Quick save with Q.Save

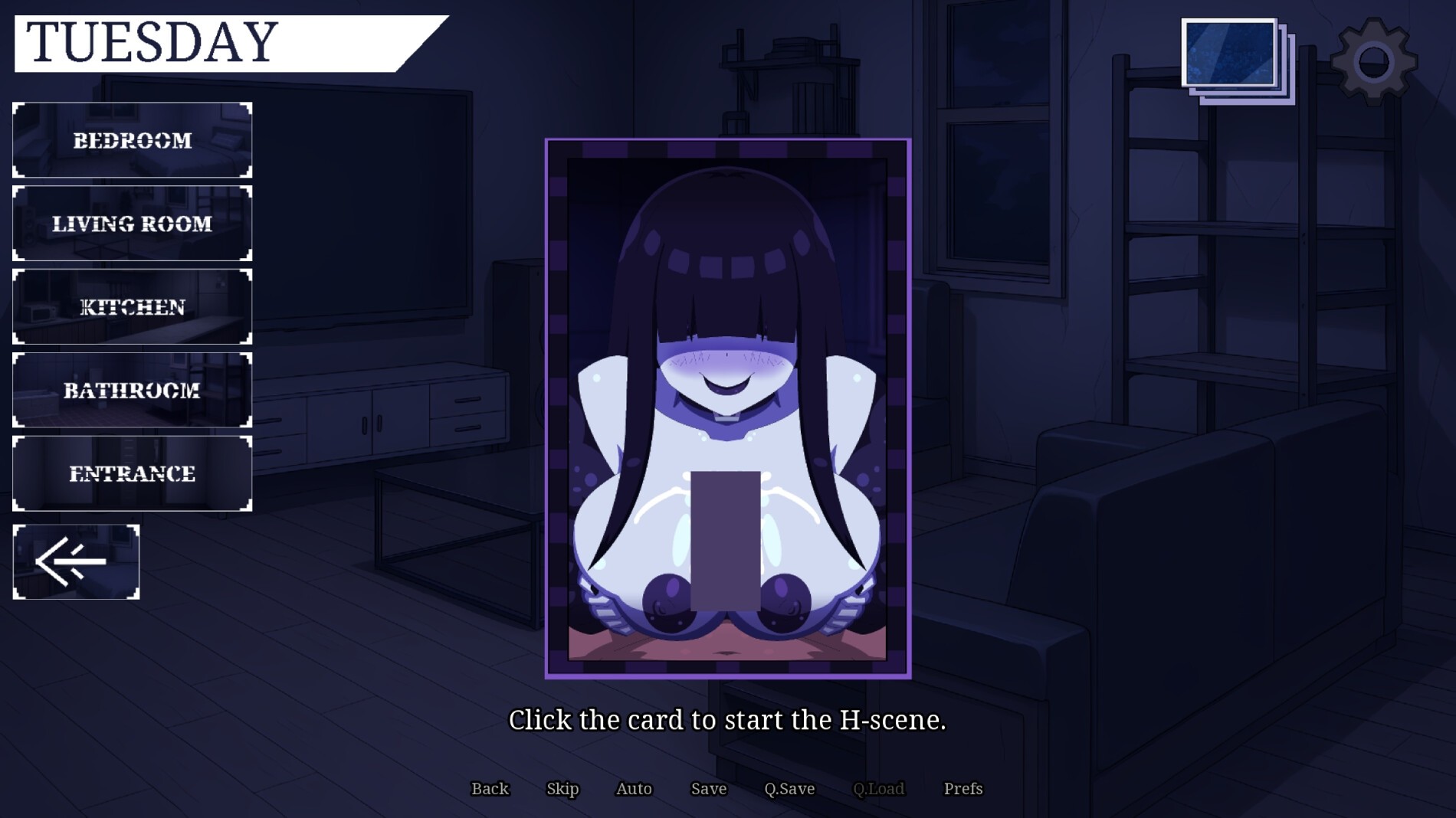coord(789,789)
